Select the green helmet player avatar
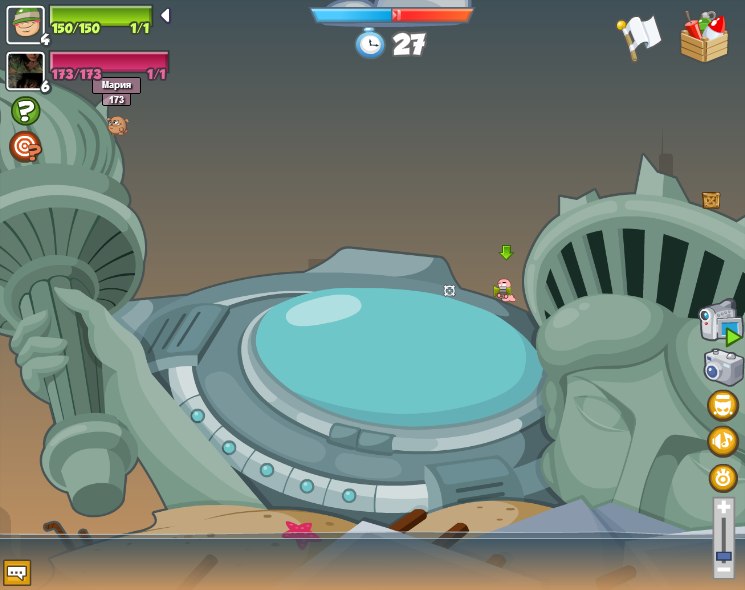This screenshot has width=745, height=590. 25,25
